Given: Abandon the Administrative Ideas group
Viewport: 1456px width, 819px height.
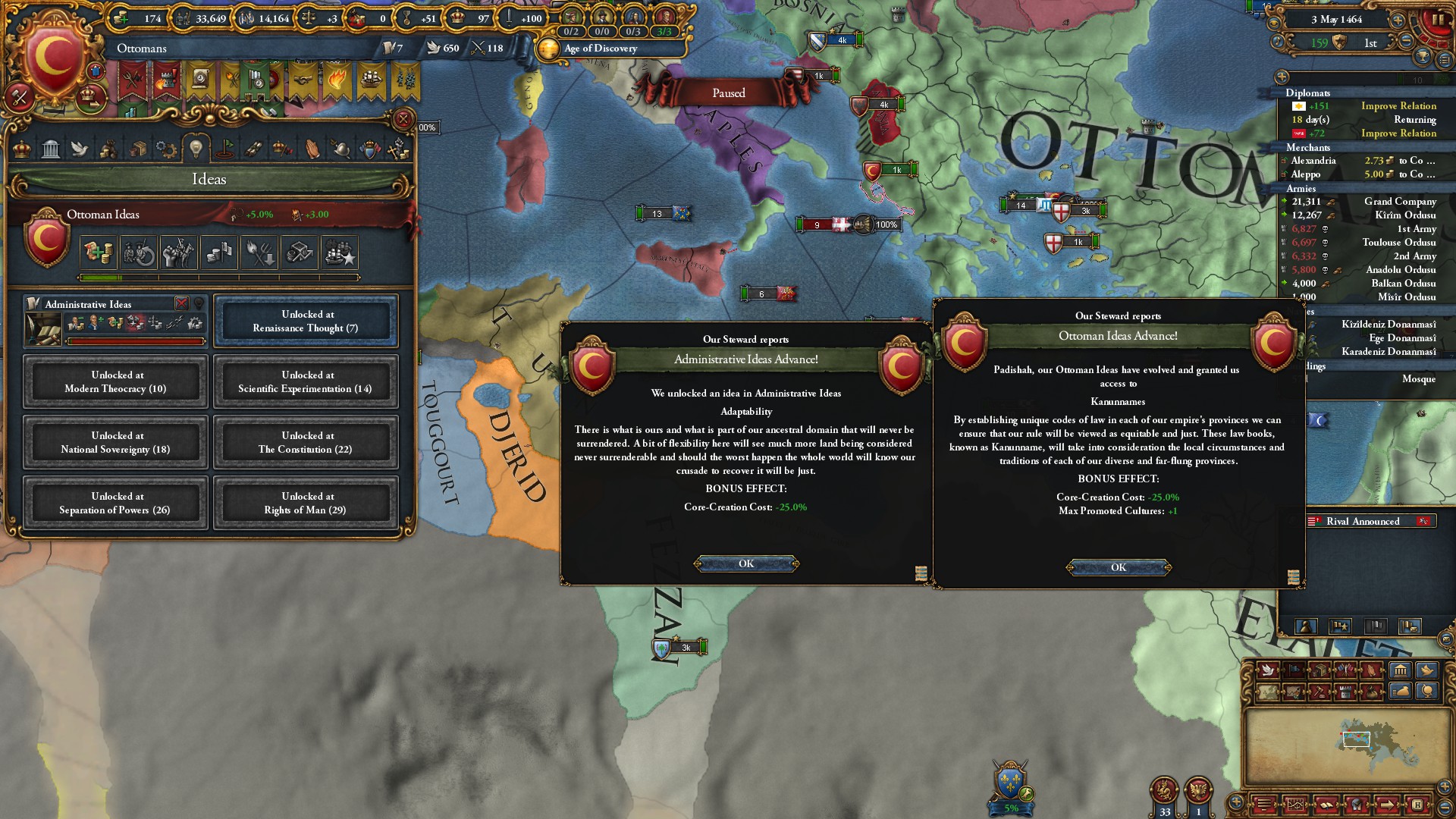Looking at the screenshot, I should [x=182, y=303].
